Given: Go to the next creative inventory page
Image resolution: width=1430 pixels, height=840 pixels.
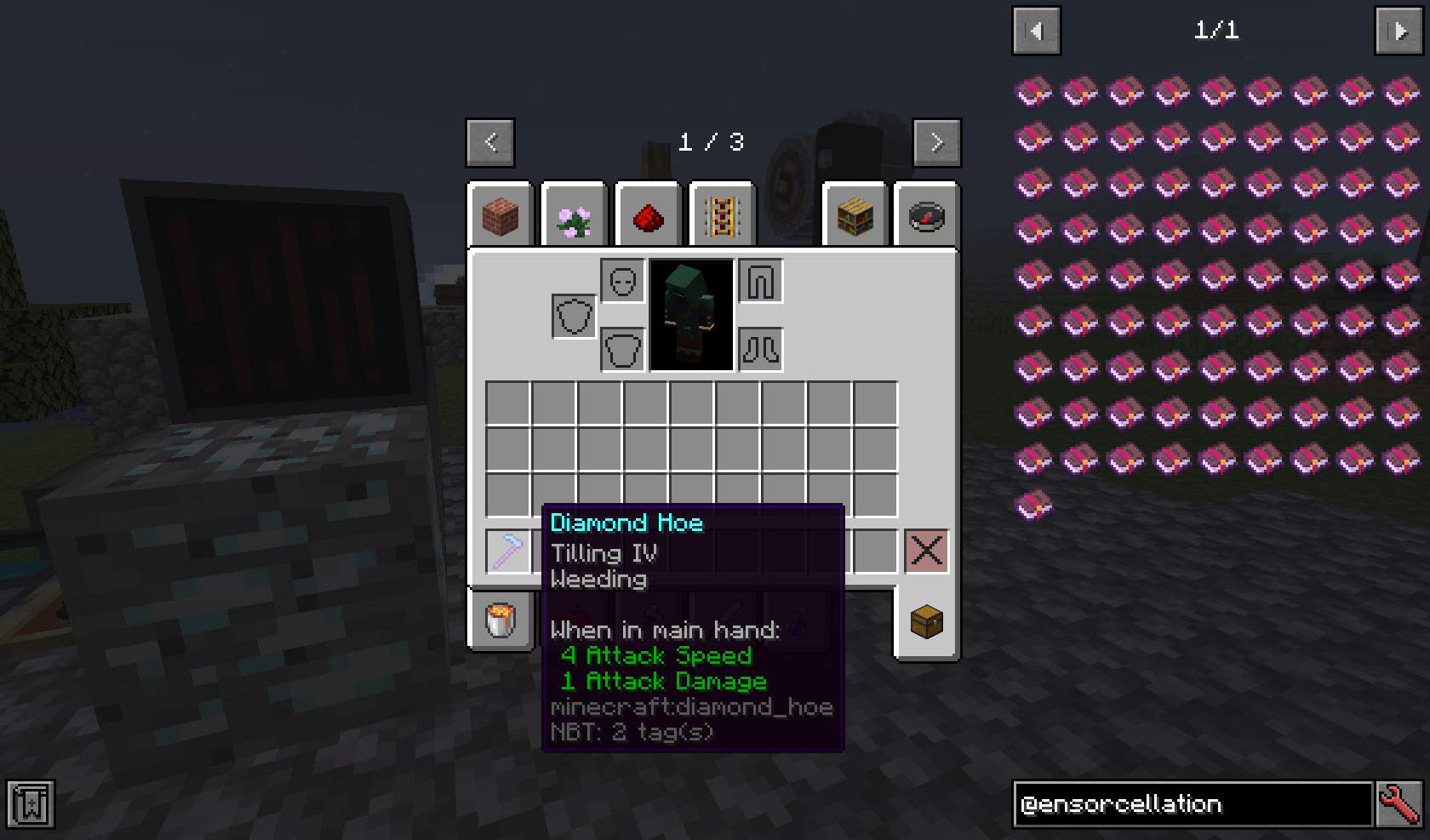Looking at the screenshot, I should click(937, 142).
